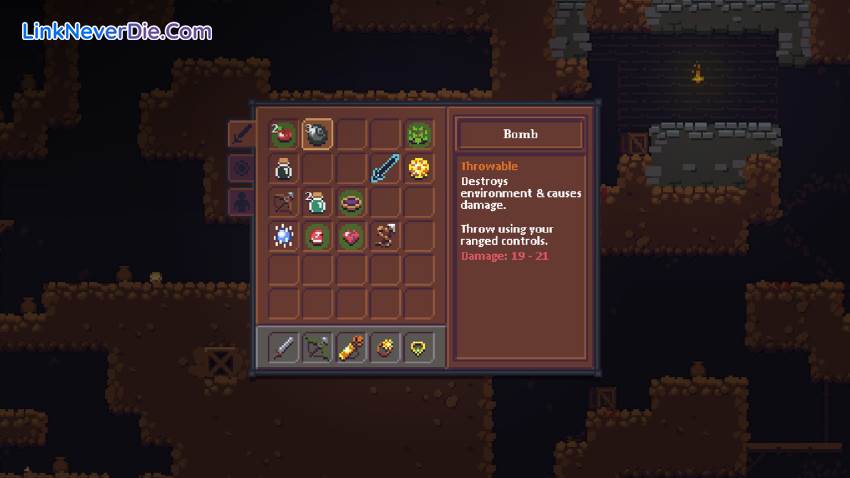Choose the blue sword in inventory

coord(385,168)
